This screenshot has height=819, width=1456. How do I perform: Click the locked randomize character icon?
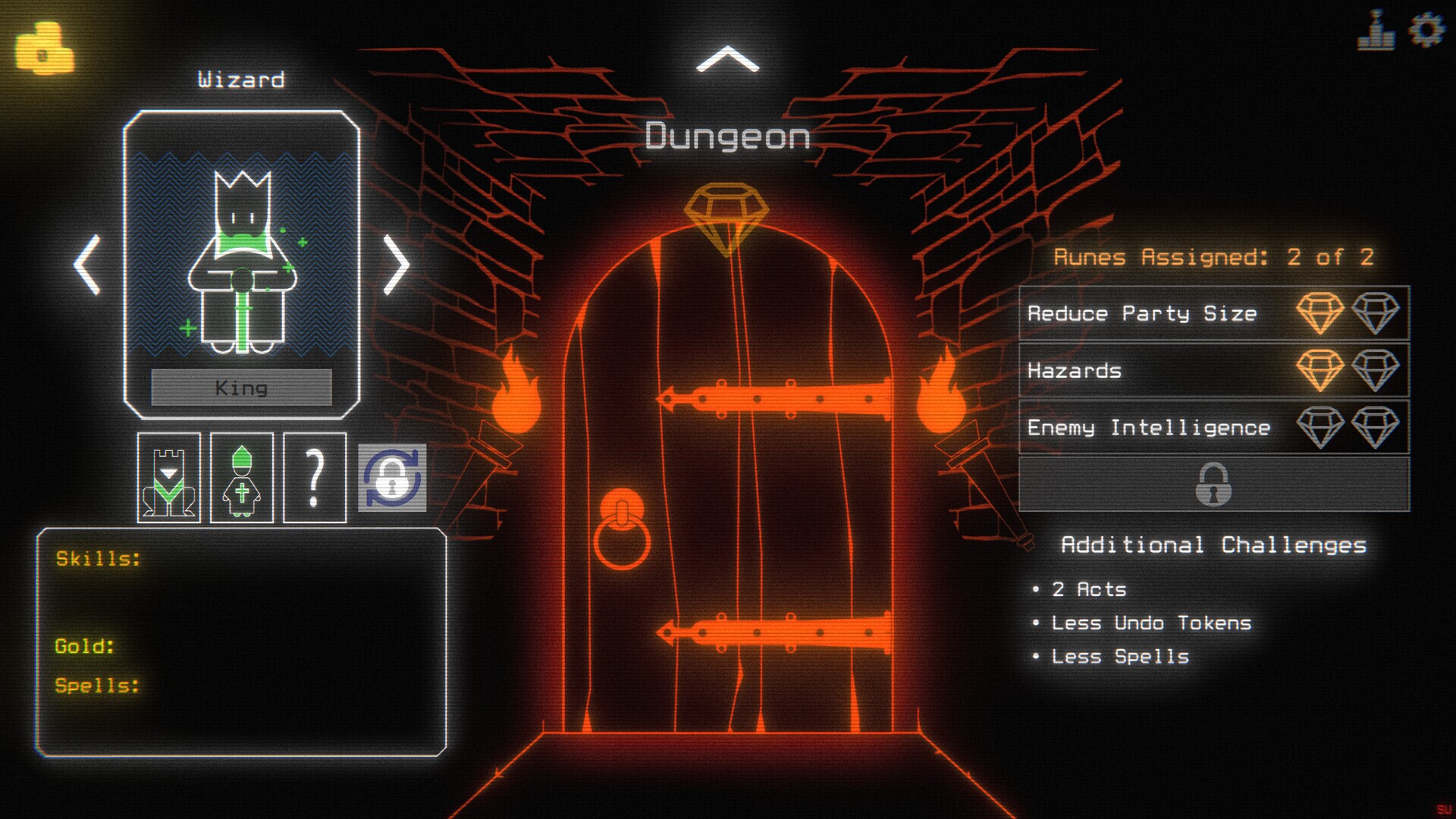[394, 479]
